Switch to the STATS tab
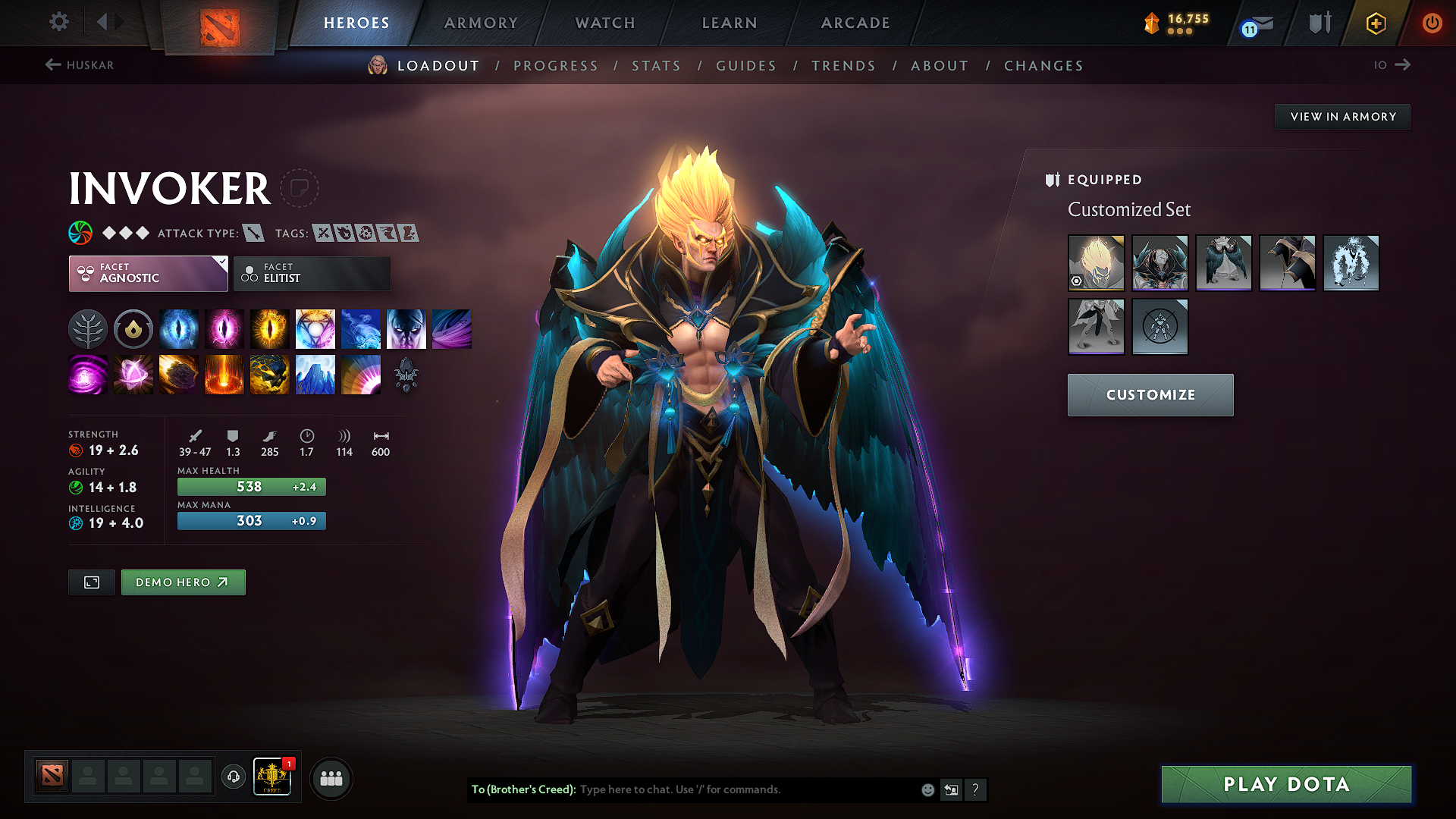The height and width of the screenshot is (819, 1456). (656, 66)
